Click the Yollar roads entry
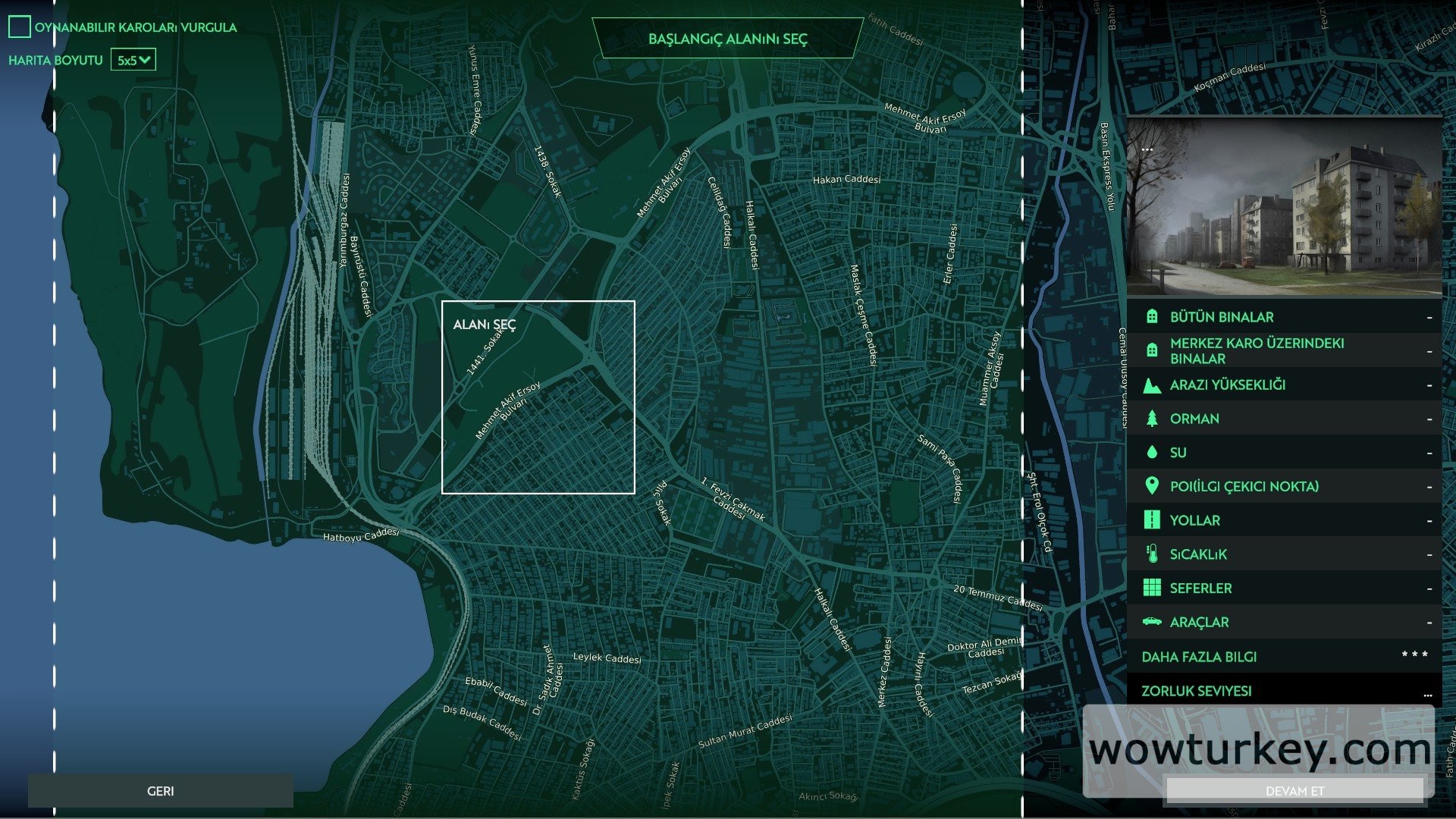 click(1284, 520)
